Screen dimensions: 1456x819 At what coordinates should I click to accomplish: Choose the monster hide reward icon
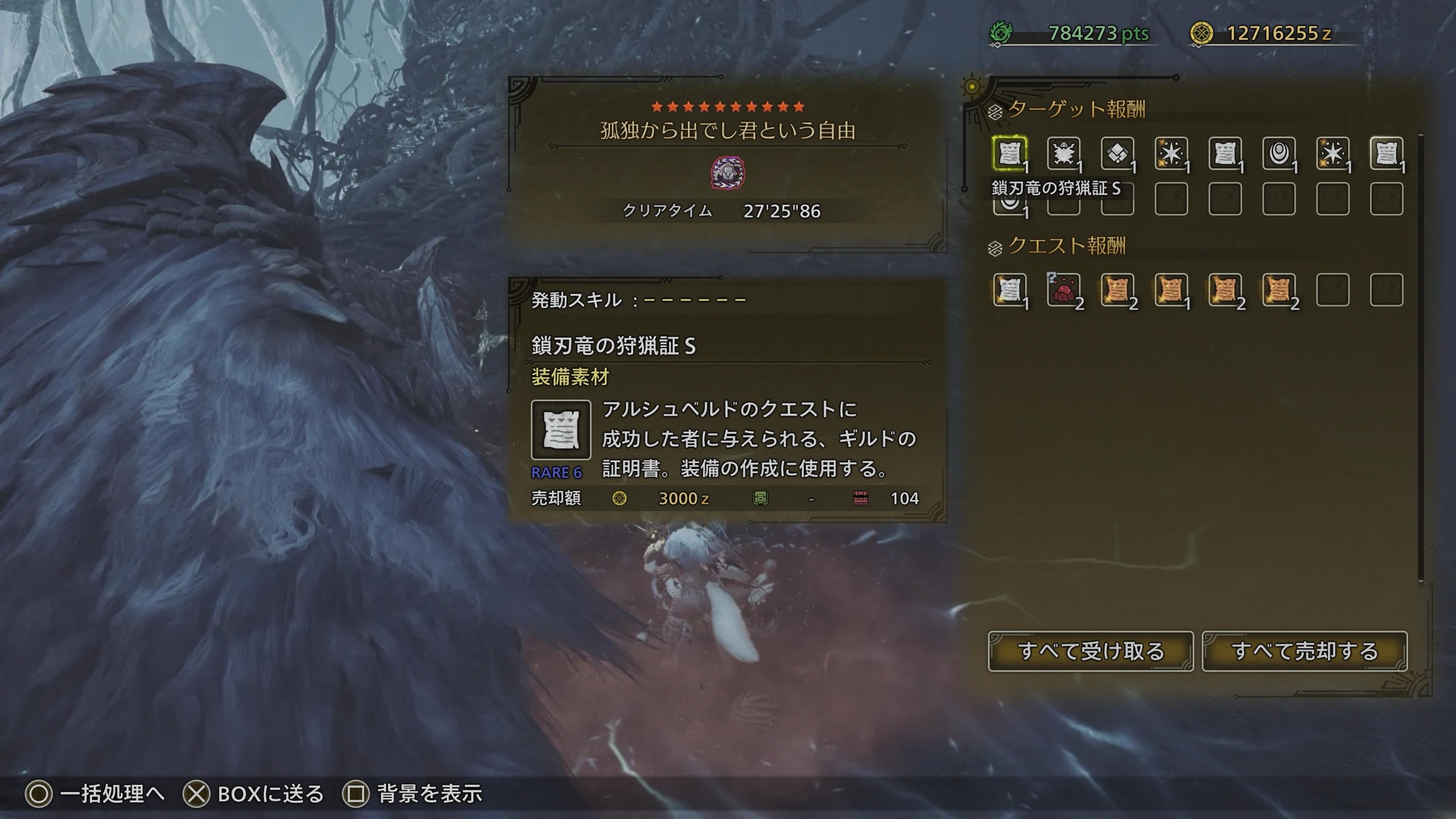click(x=1064, y=154)
